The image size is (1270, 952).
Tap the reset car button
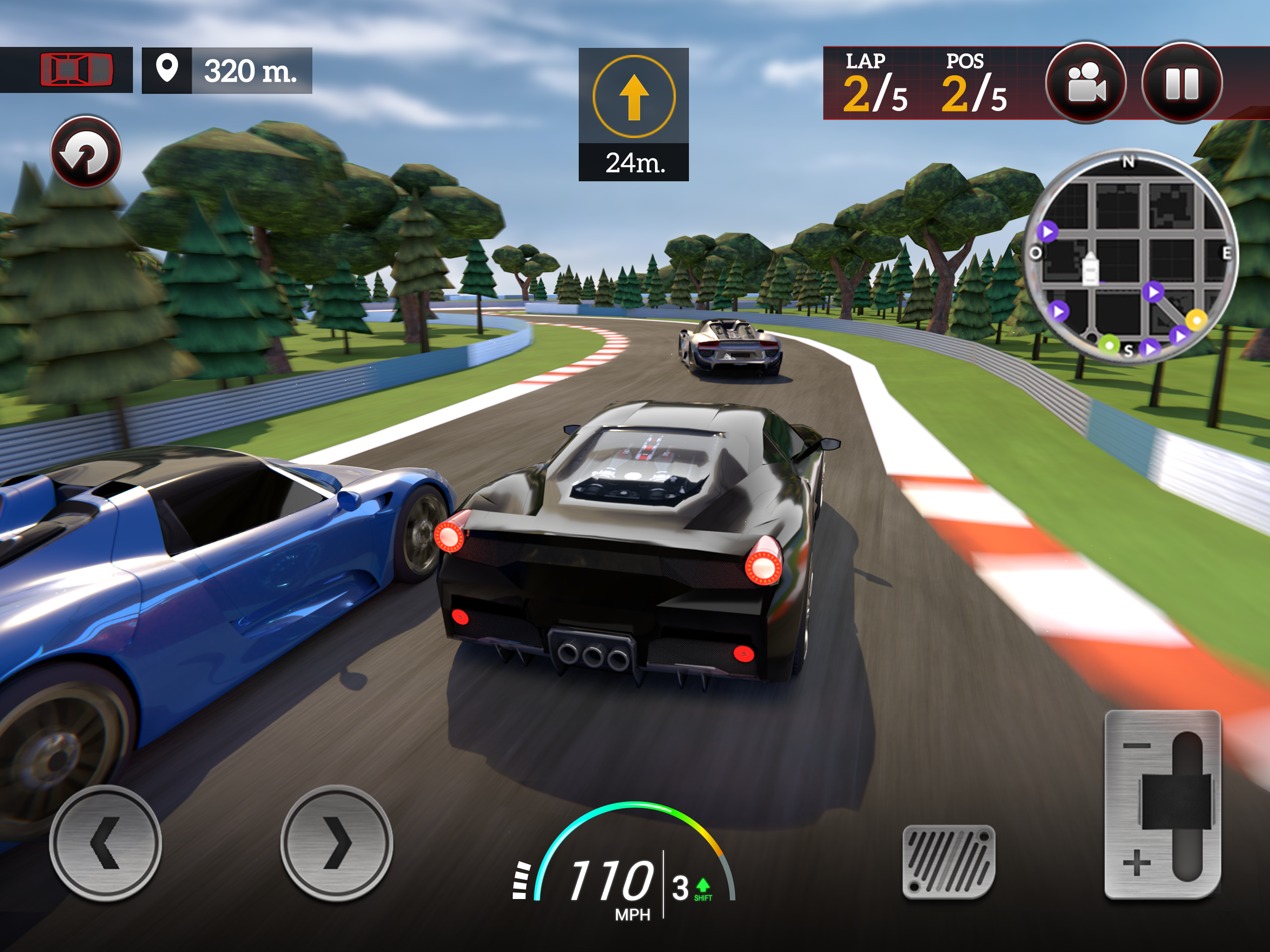click(86, 152)
